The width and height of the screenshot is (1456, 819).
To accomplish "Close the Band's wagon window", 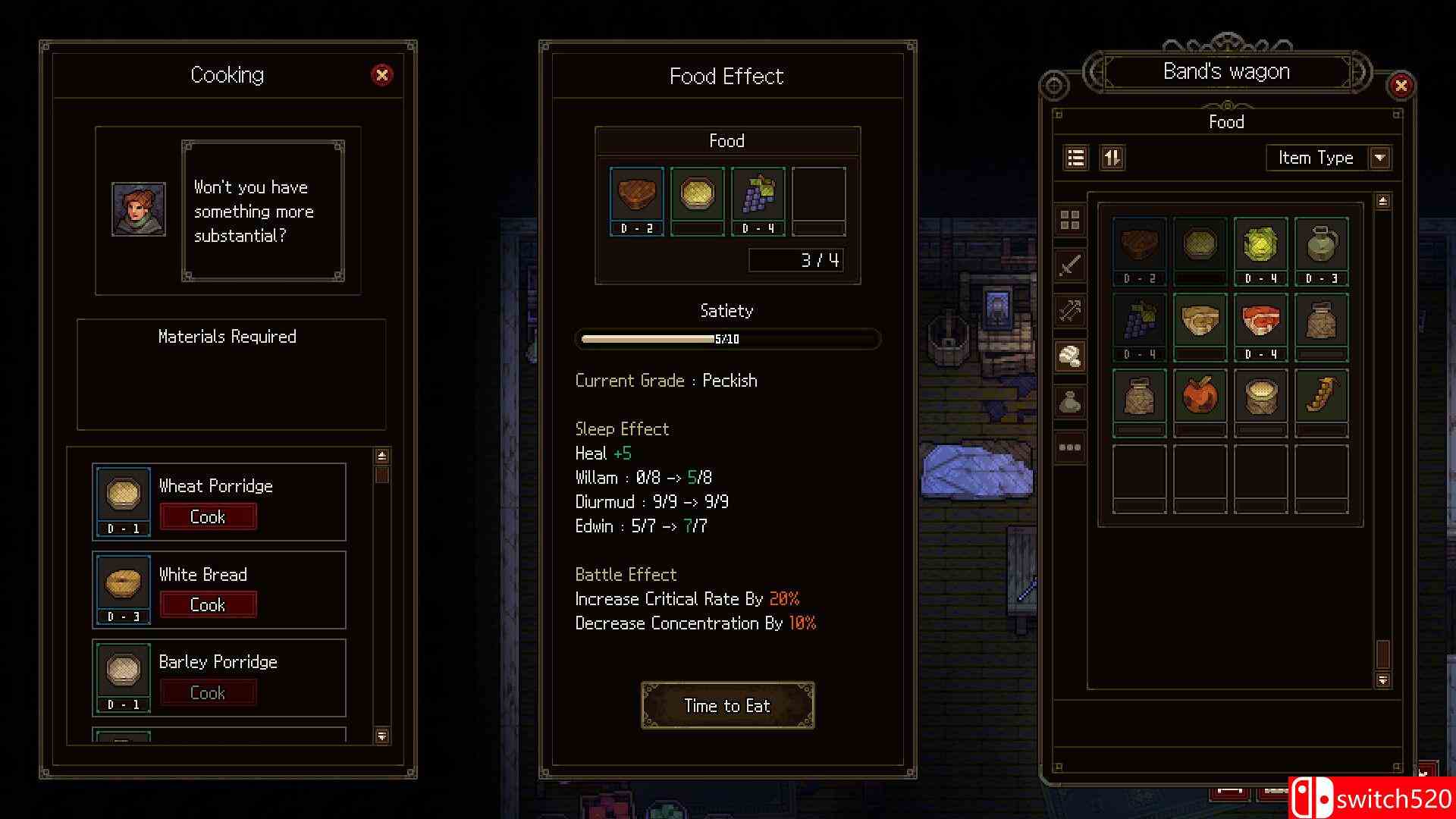I will coord(1401,86).
